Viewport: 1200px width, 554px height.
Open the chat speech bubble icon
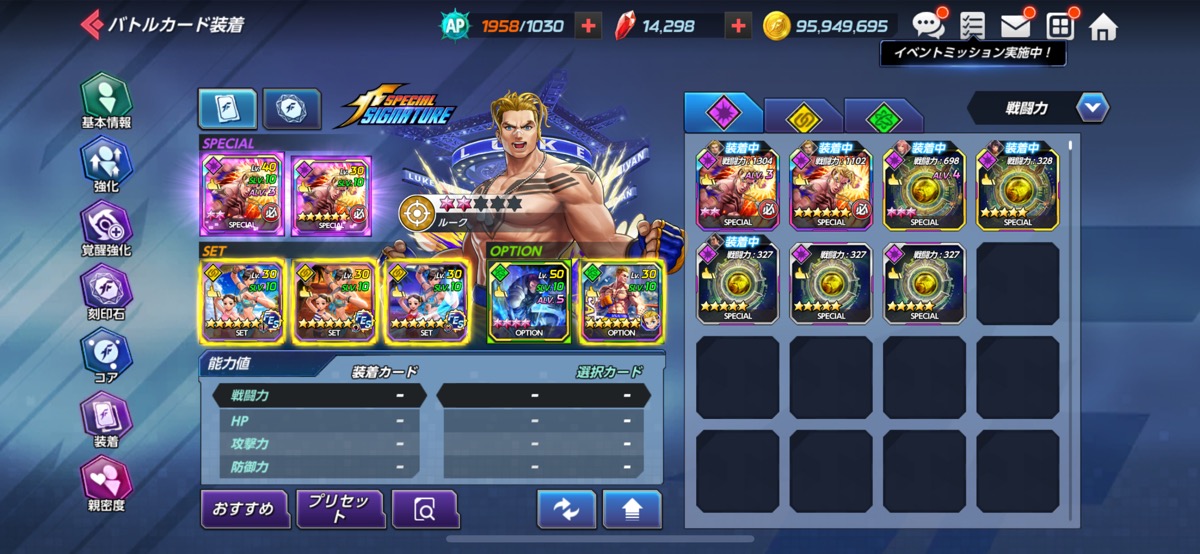pos(928,25)
